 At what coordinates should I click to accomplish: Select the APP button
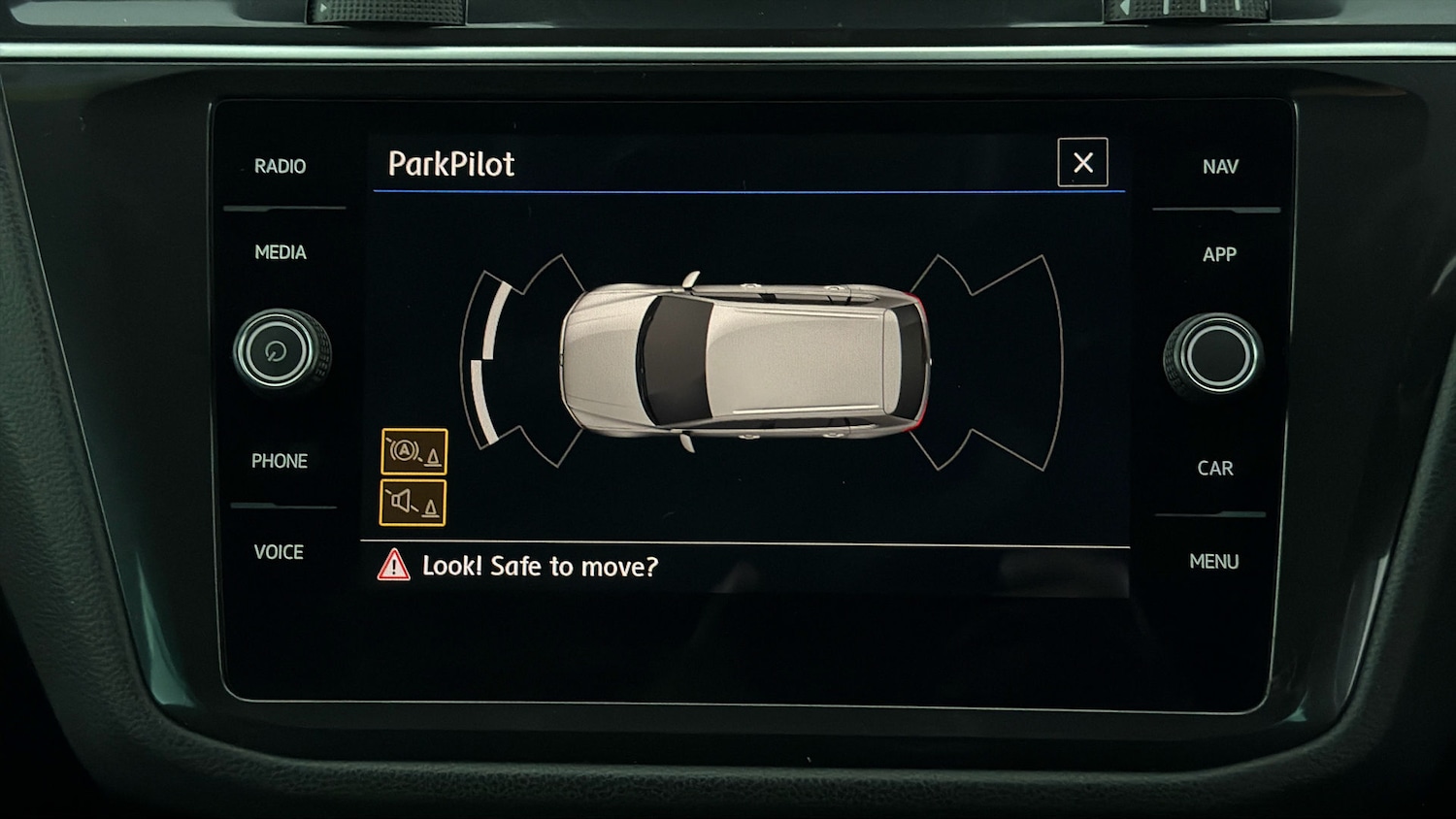tap(1219, 254)
